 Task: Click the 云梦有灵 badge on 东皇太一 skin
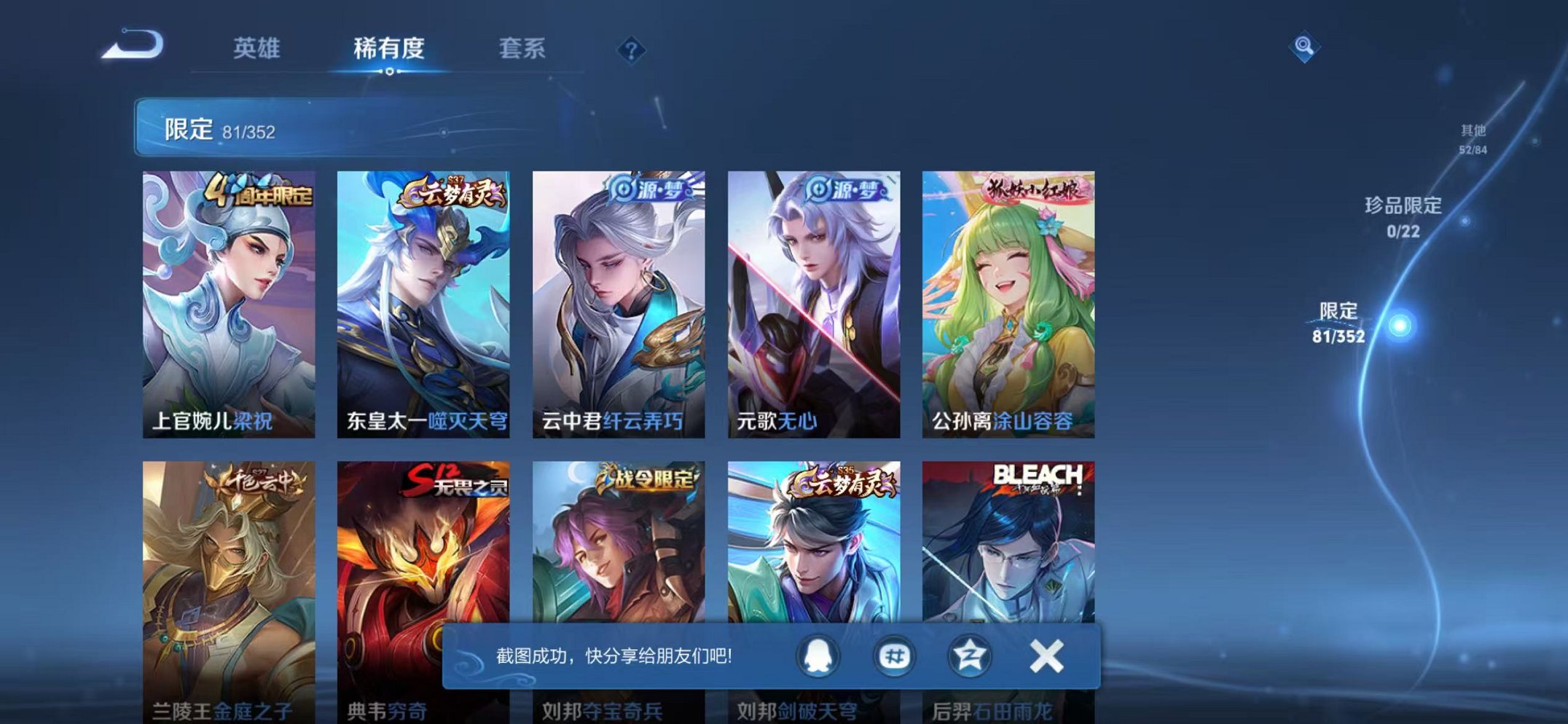[450, 191]
